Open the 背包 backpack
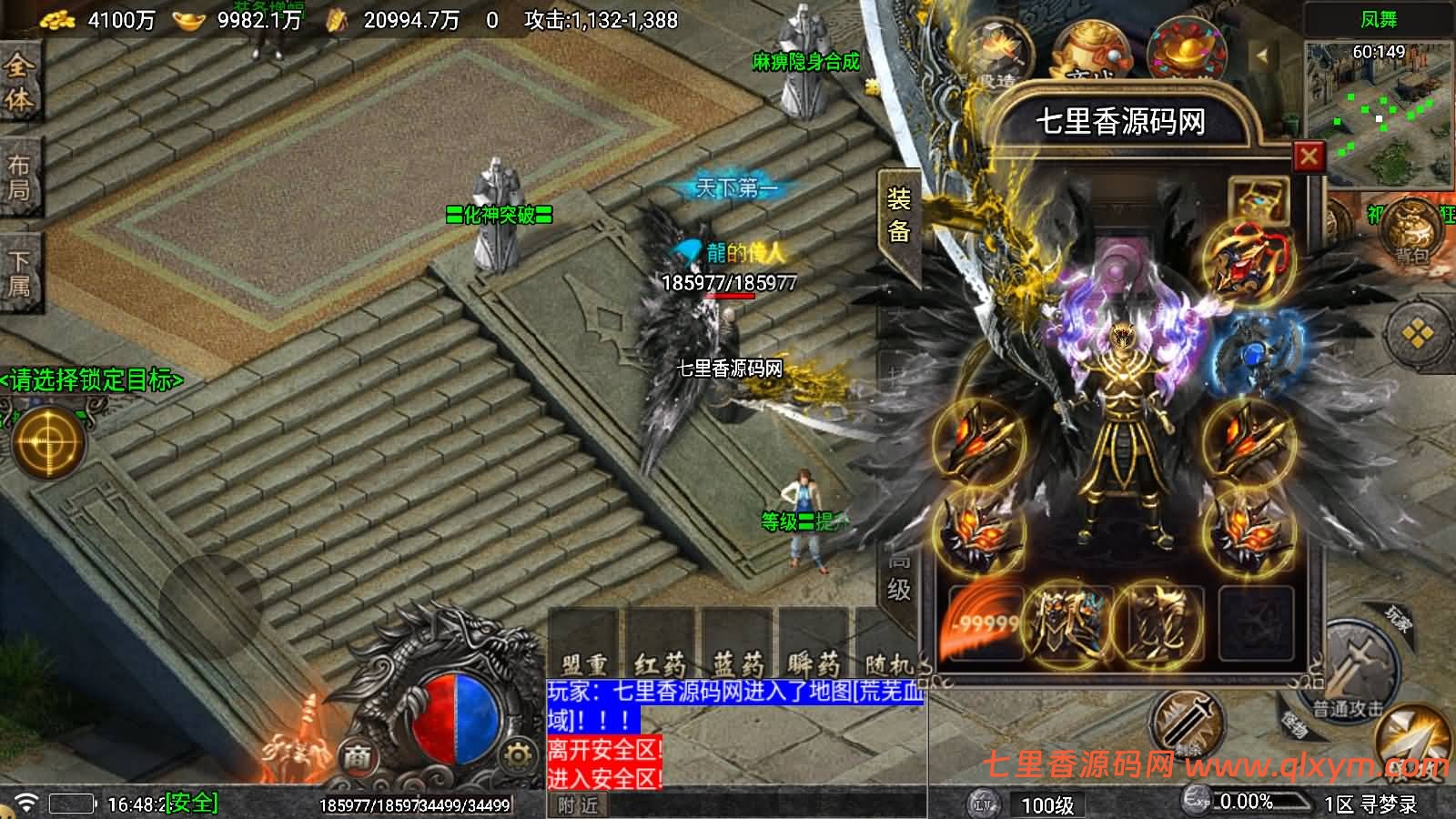The width and height of the screenshot is (1456, 819). click(x=1410, y=233)
